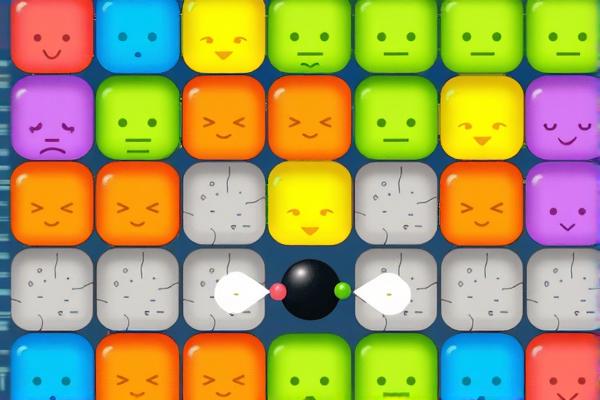Click the purple frowning face tile
600x400 pixels.
(51, 118)
